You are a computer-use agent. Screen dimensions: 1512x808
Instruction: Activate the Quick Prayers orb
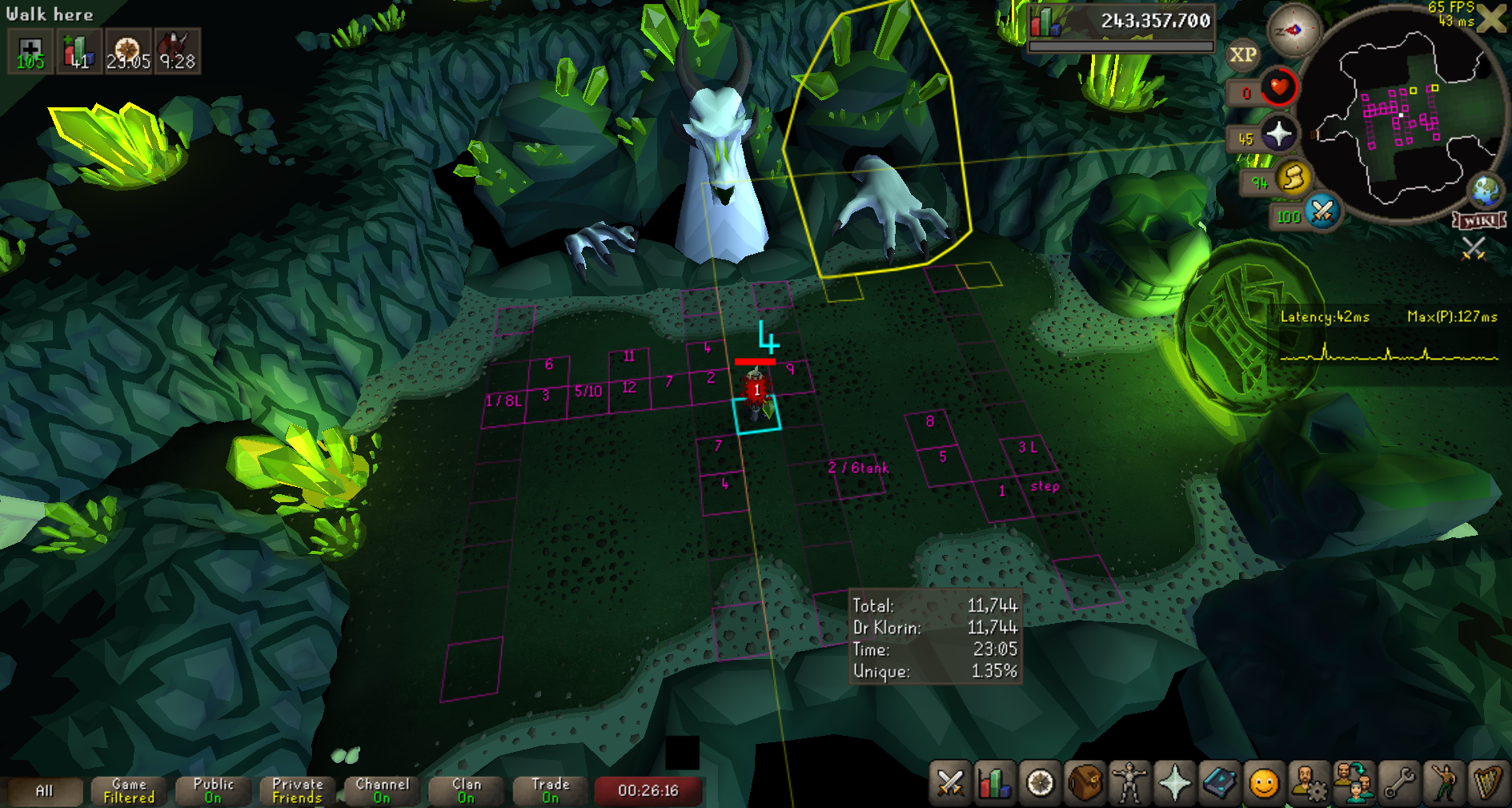click(x=1278, y=134)
